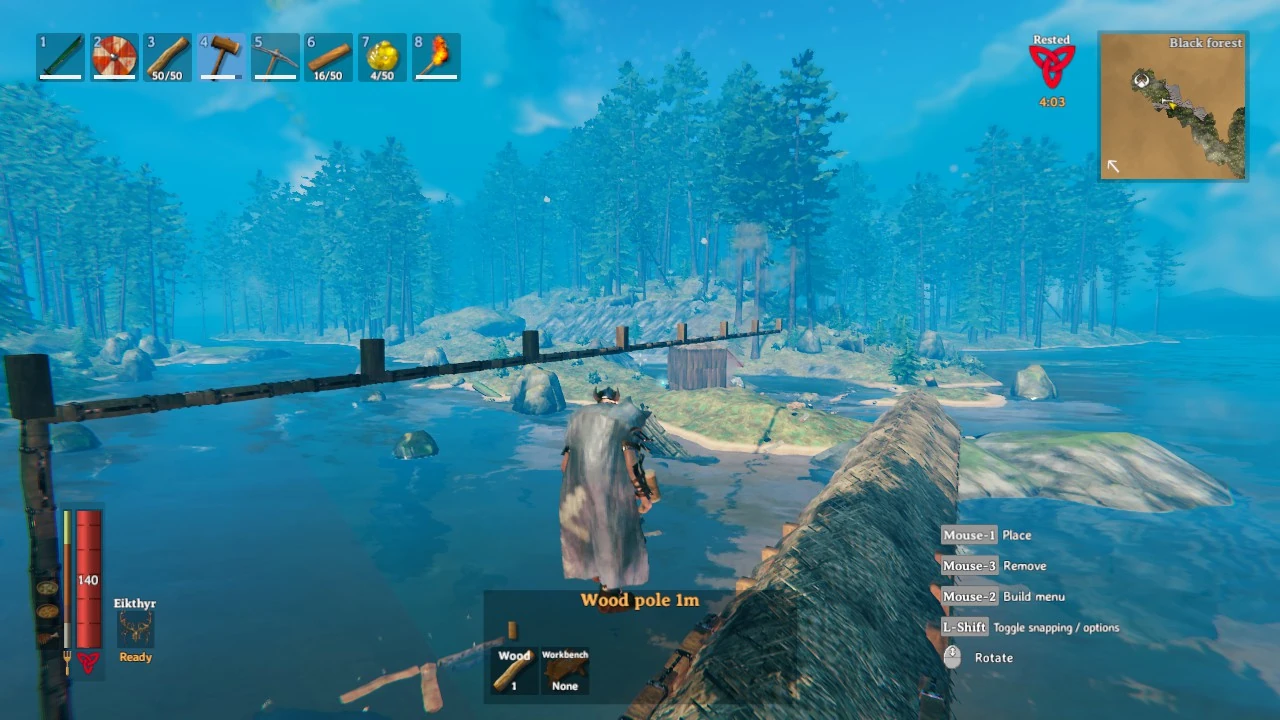Viewport: 1280px width, 720px height.
Task: Click the resin stack showing 4/50
Action: (382, 57)
